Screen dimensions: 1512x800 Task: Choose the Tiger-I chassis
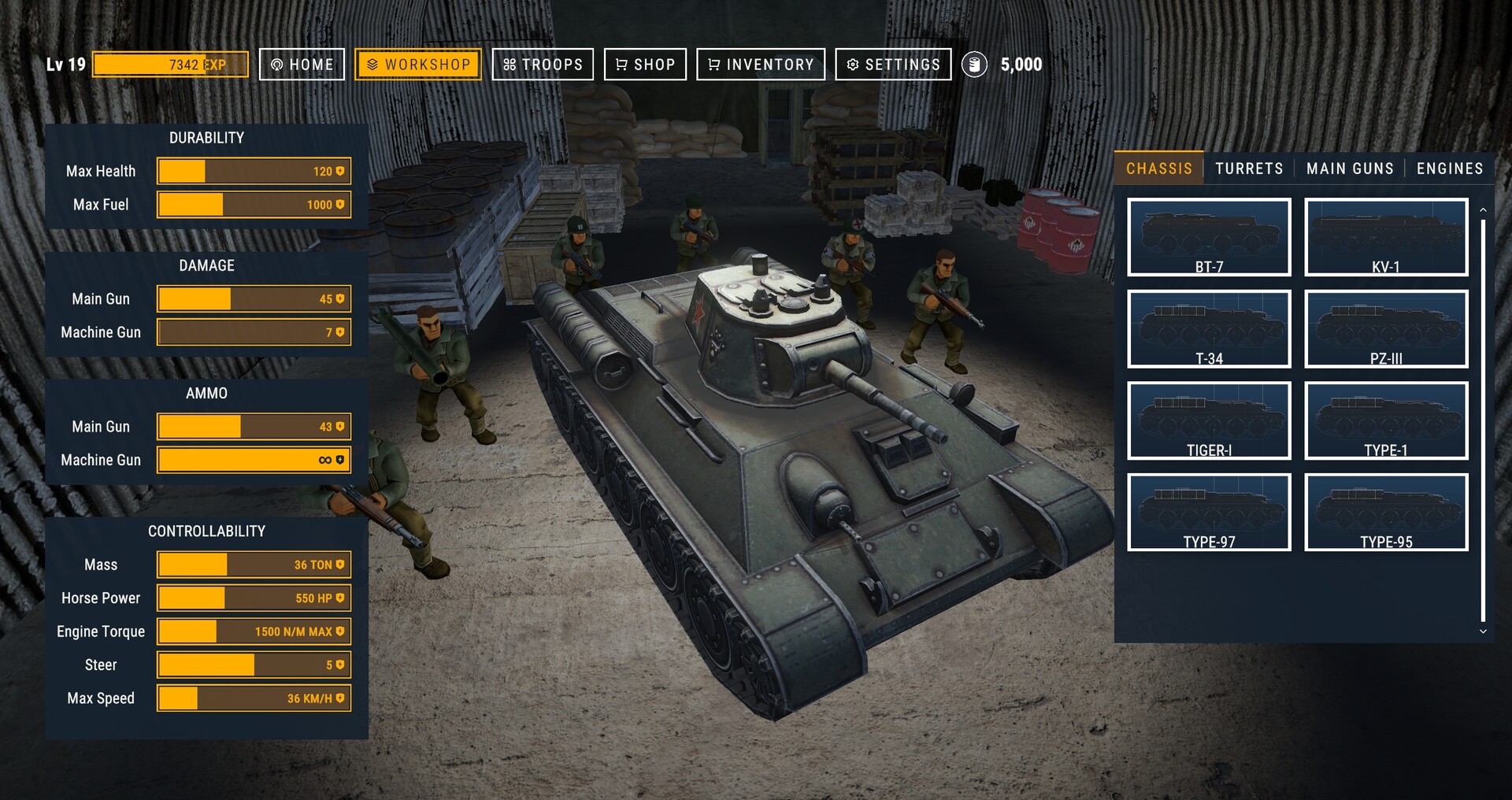(x=1210, y=420)
